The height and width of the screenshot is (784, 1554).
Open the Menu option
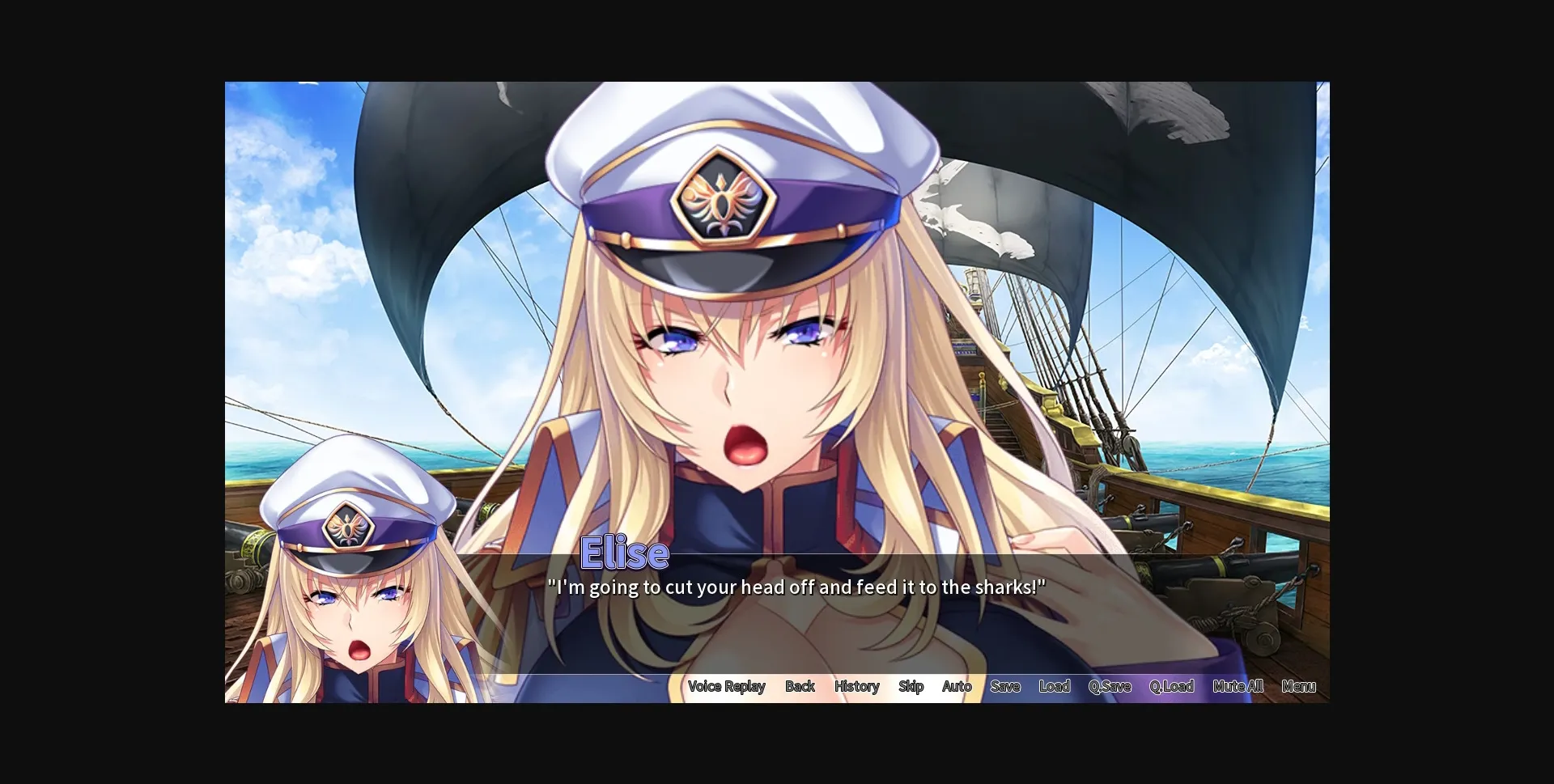click(x=1299, y=686)
